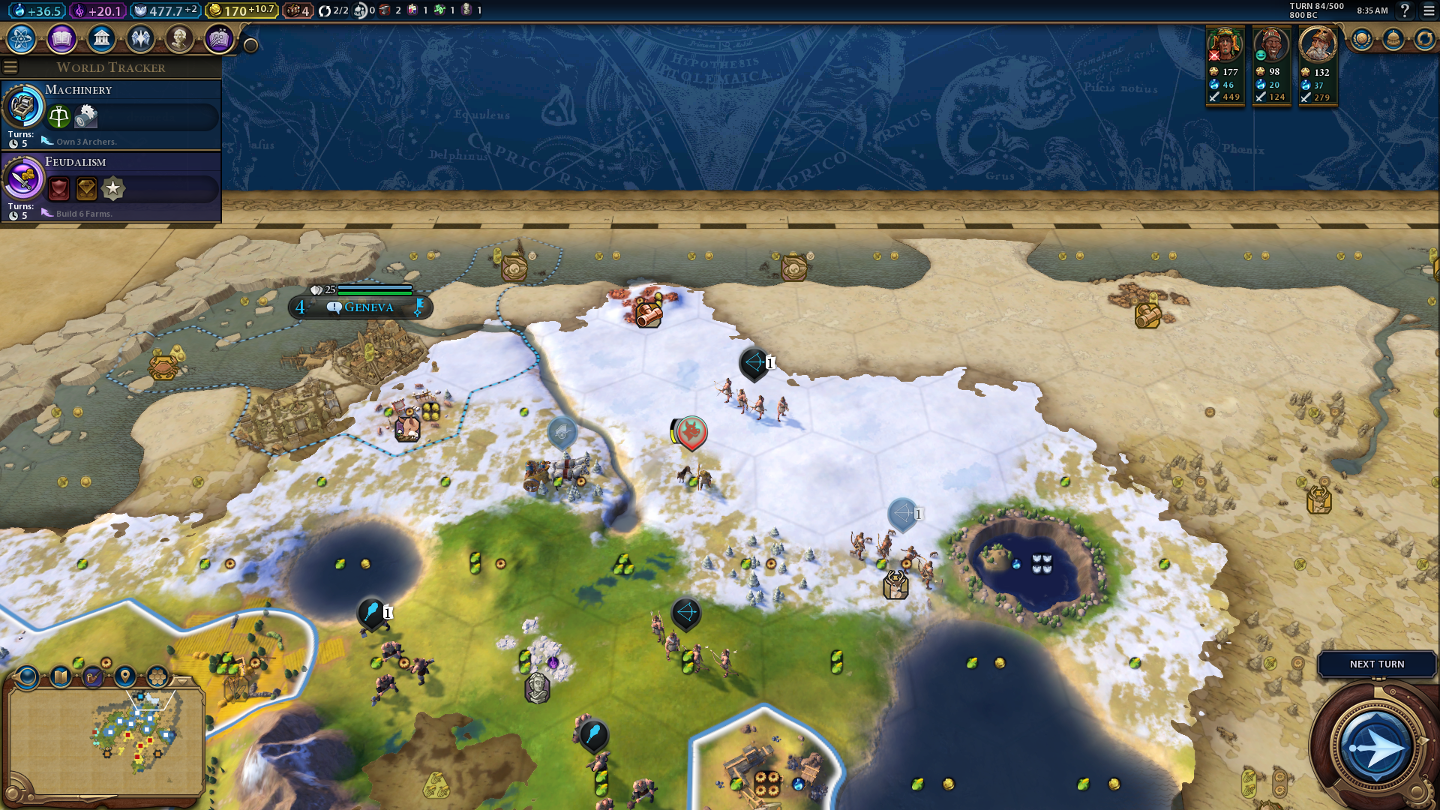This screenshot has width=1440, height=810.
Task: Open the City-States panel
Action: pos(1393,39)
